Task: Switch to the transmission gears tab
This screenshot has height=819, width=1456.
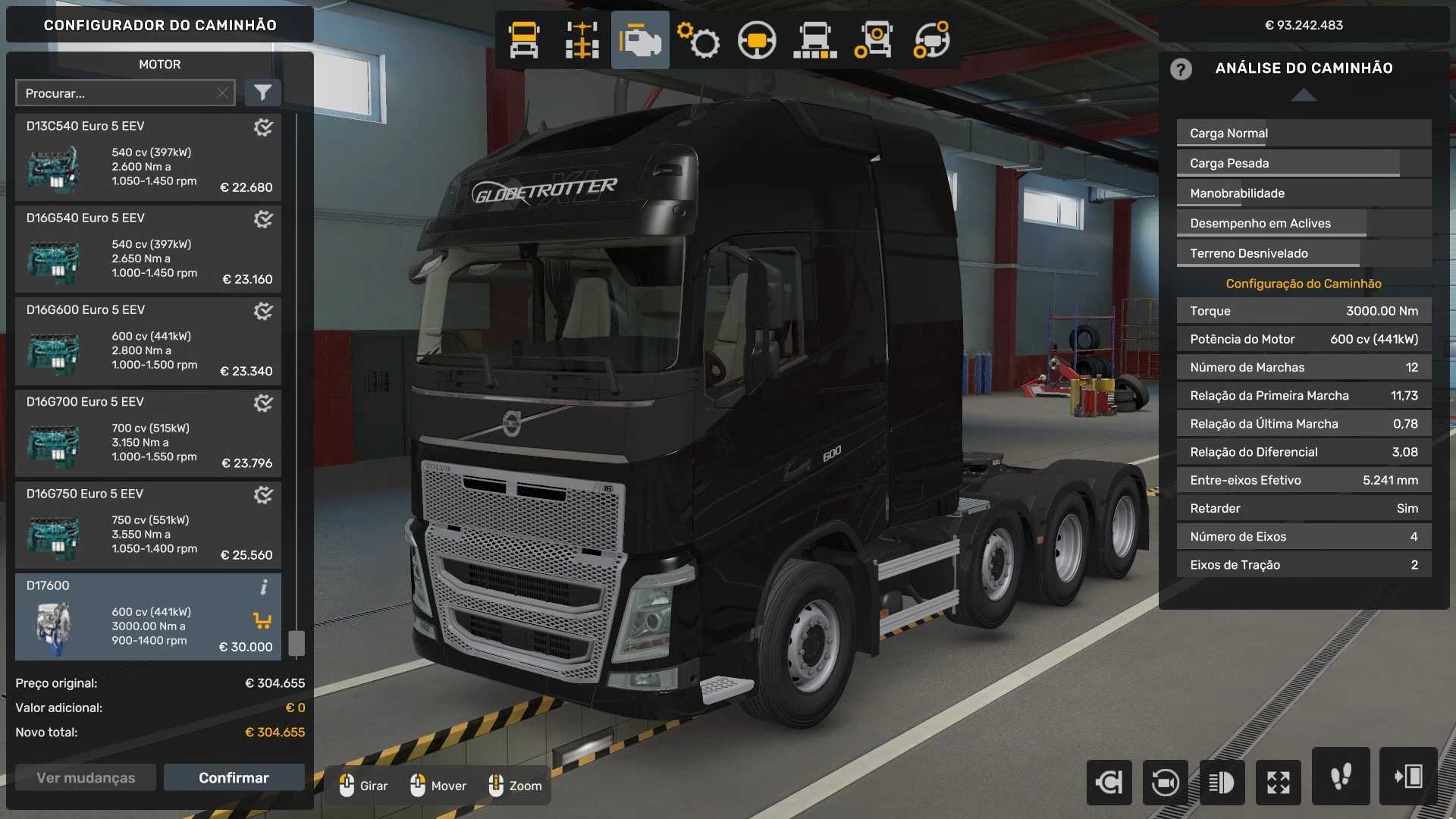Action: point(698,40)
